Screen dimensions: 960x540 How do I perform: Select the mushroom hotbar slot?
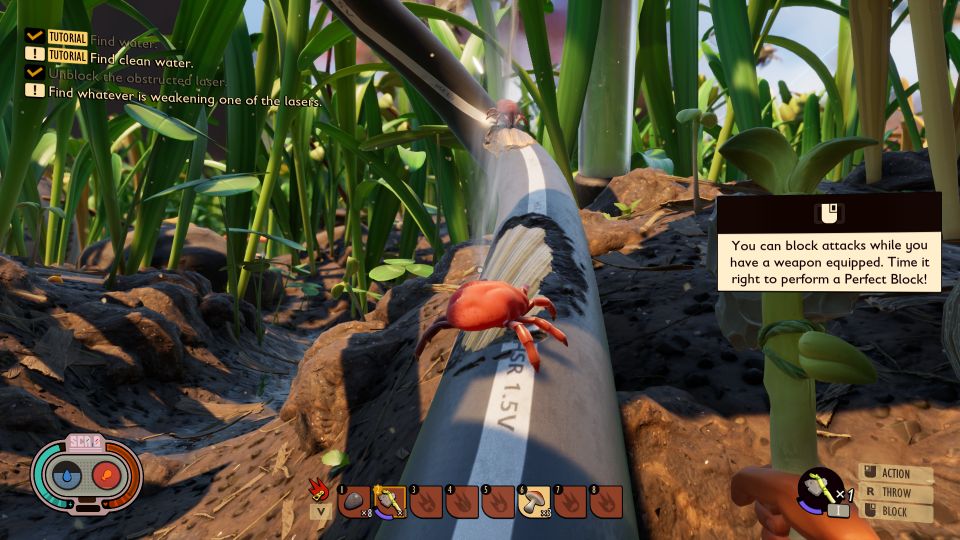534,501
